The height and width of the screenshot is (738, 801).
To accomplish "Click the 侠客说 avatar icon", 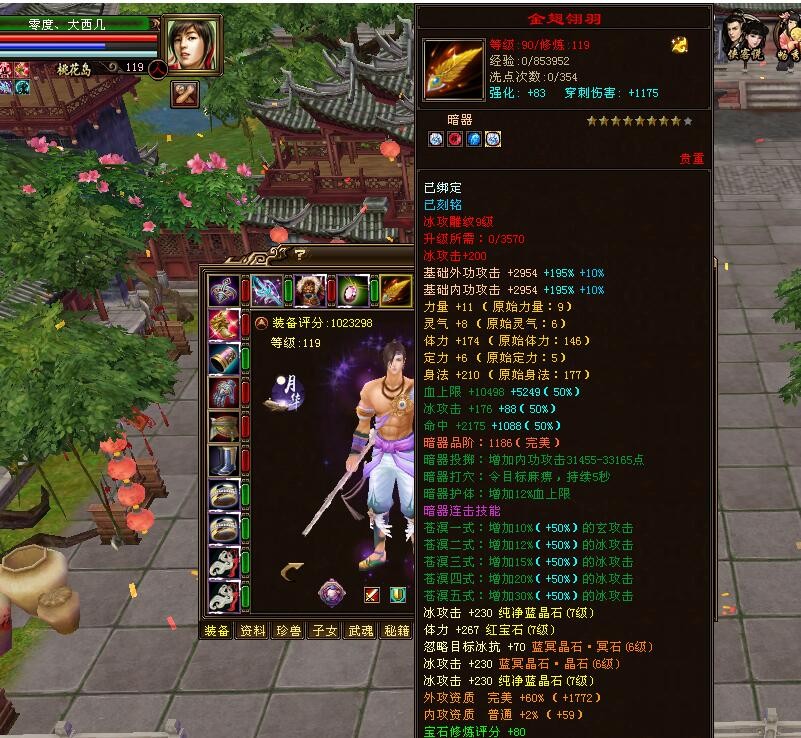I will [x=747, y=37].
